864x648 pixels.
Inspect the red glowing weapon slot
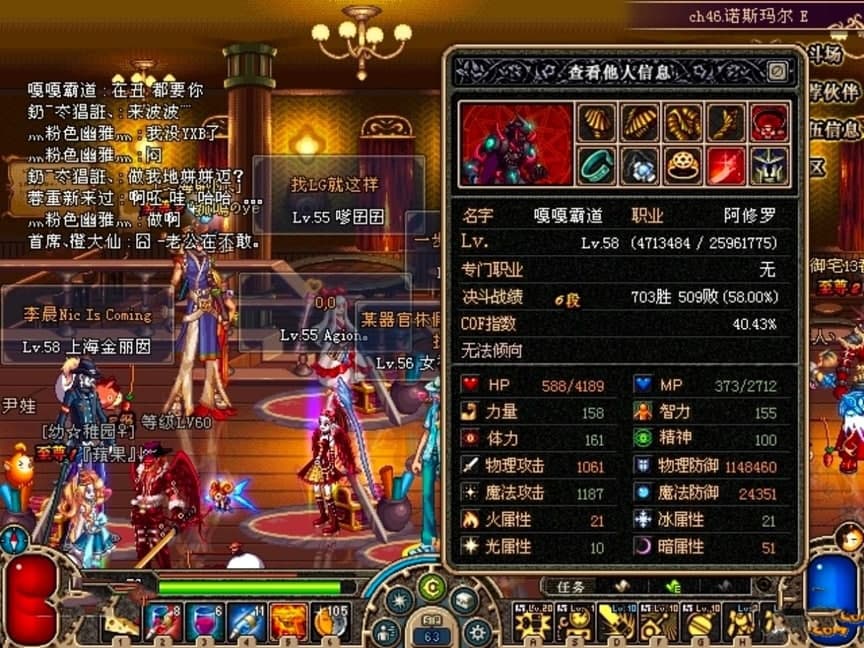727,165
